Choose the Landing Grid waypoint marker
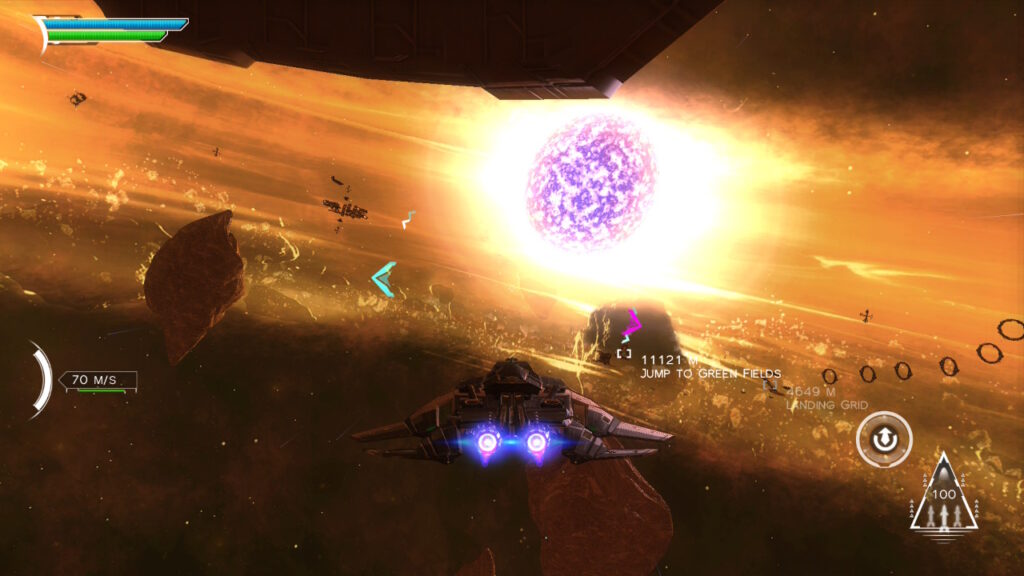Viewport: 1024px width, 576px height. (770, 384)
